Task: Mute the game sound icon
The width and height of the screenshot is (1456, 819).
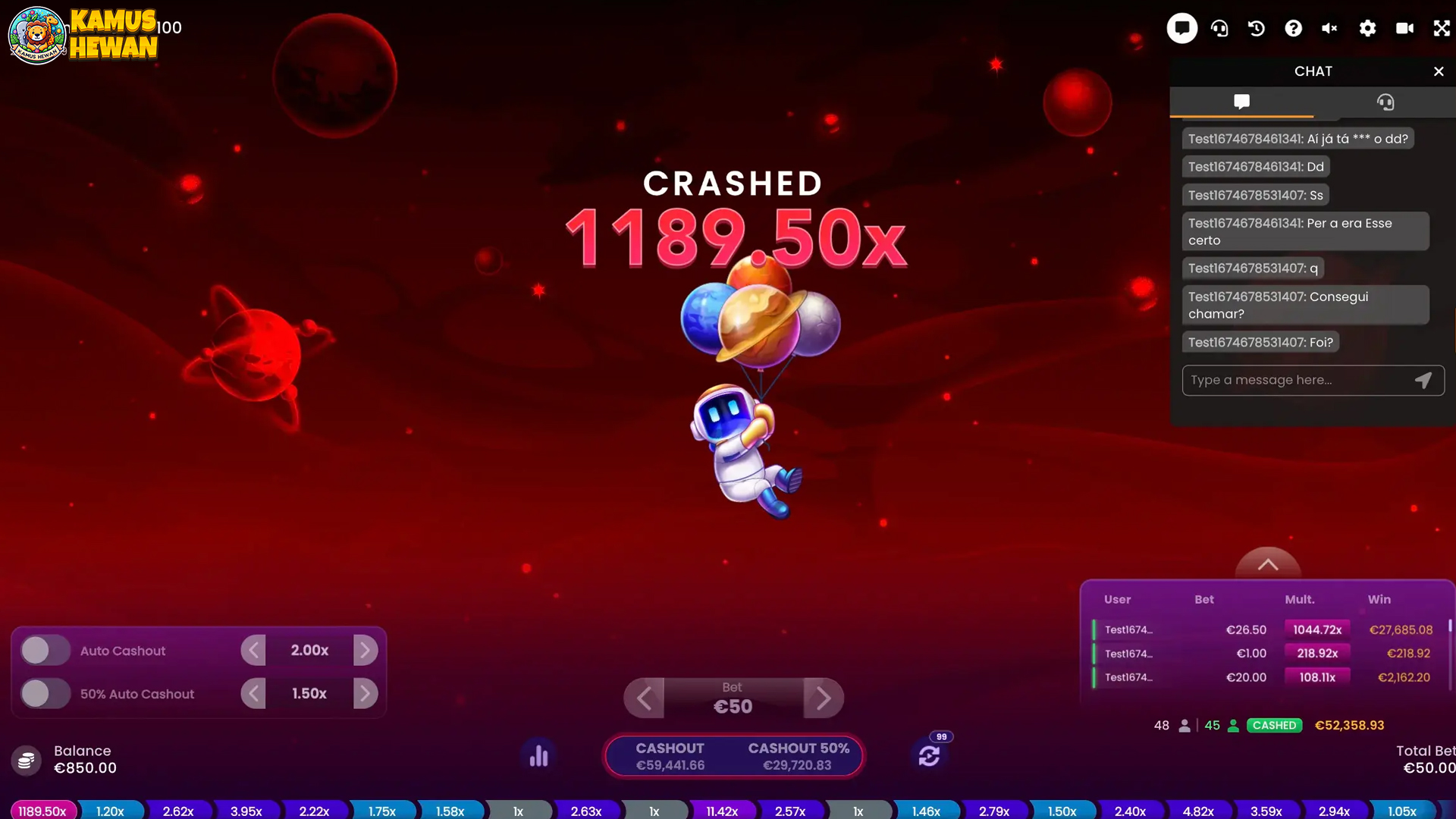Action: click(x=1330, y=28)
